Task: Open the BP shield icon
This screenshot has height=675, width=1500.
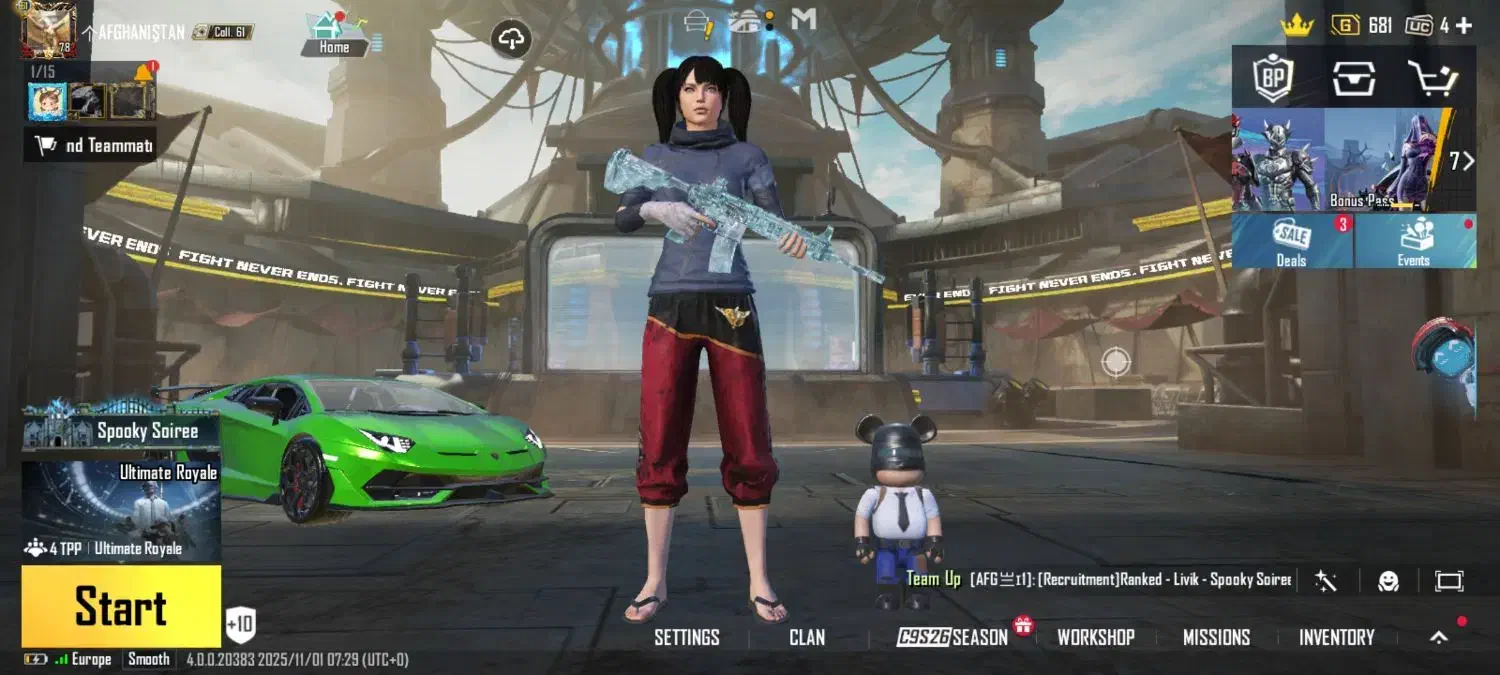Action: tap(1274, 77)
